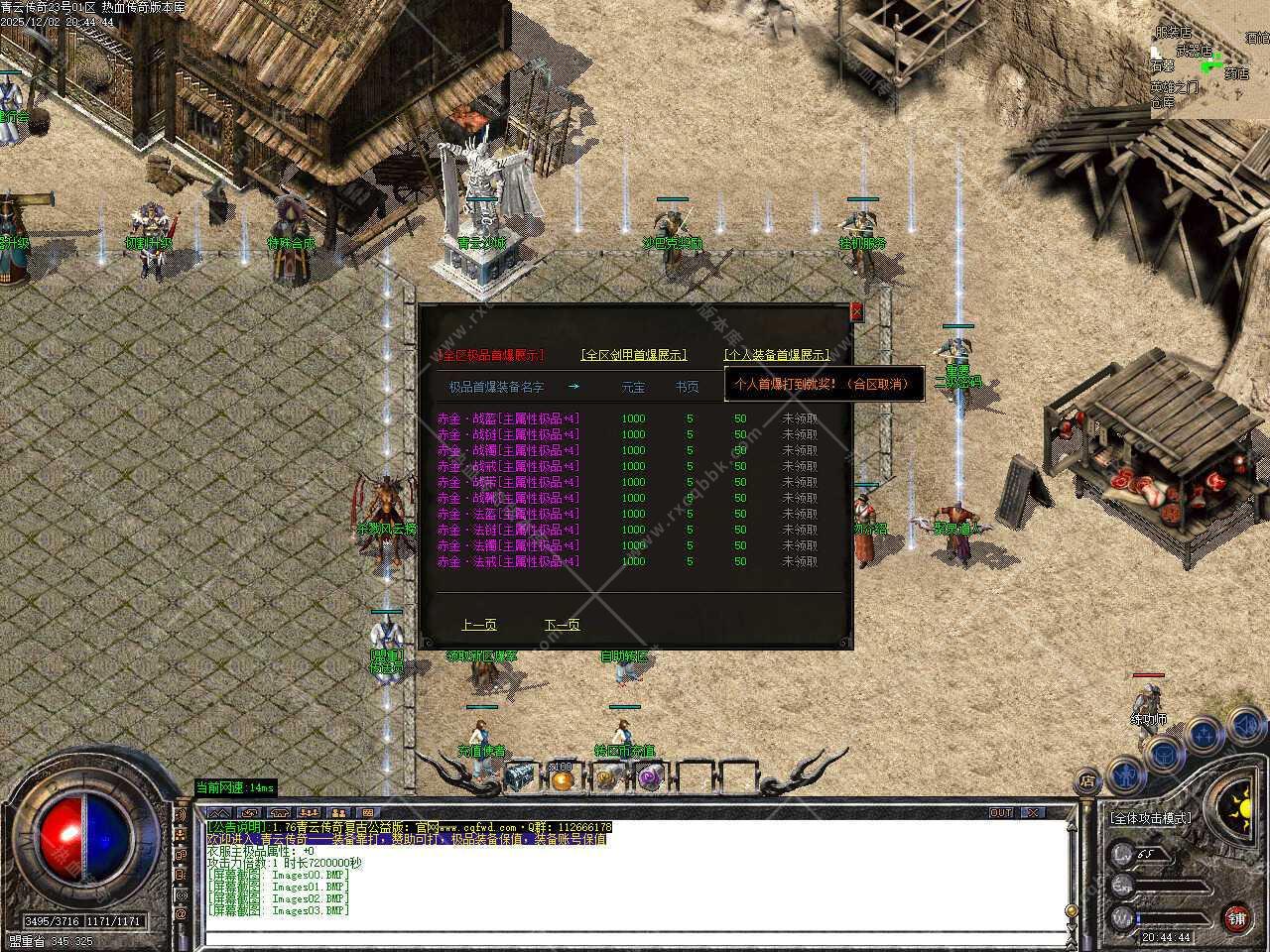The width and height of the screenshot is (1270, 952).
Task: Use the purple orb hotbar item
Action: tap(650, 777)
